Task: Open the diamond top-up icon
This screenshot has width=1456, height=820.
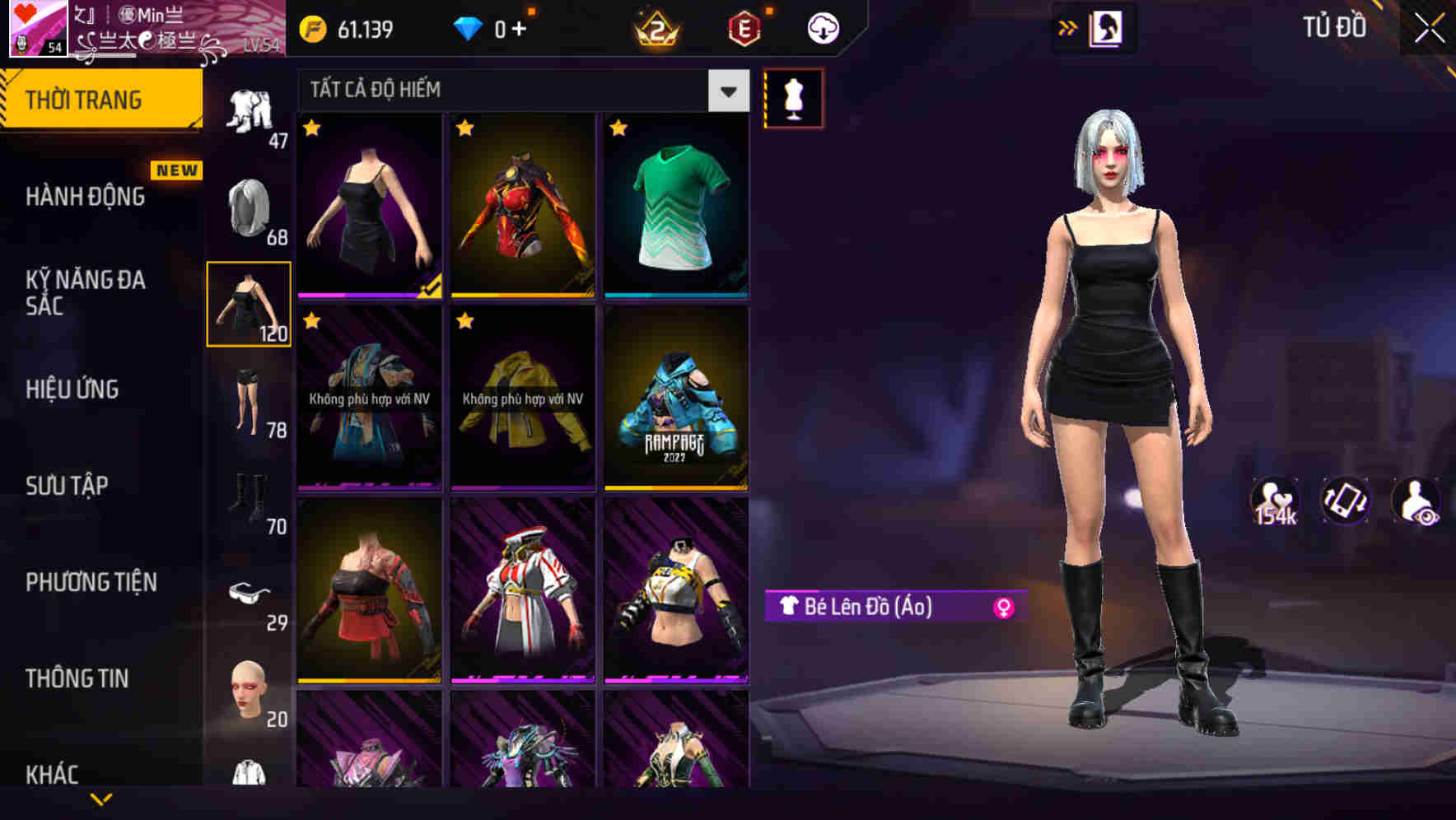Action: pyautogui.click(x=469, y=27)
